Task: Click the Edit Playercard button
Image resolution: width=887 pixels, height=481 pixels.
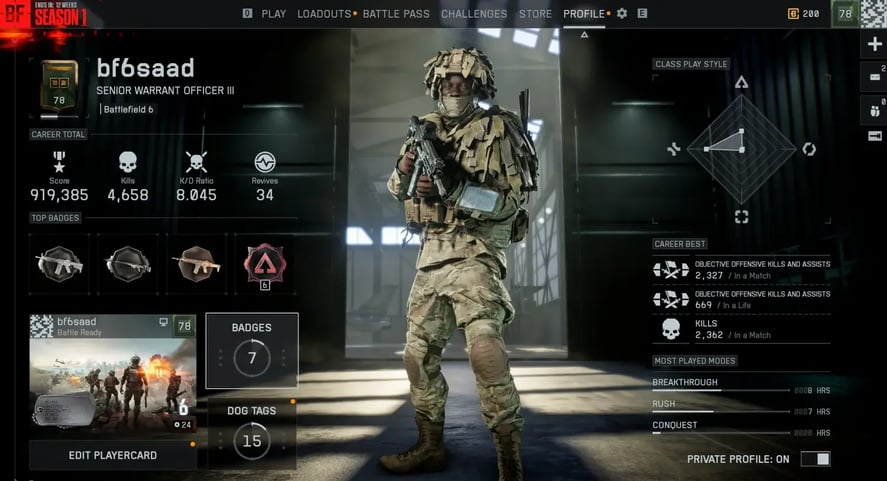Action: pos(112,455)
